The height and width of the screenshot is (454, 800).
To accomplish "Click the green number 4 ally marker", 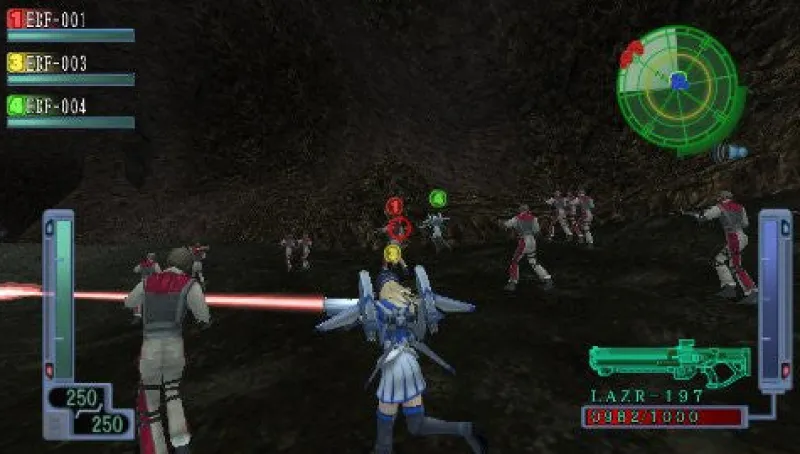I will pyautogui.click(x=437, y=198).
